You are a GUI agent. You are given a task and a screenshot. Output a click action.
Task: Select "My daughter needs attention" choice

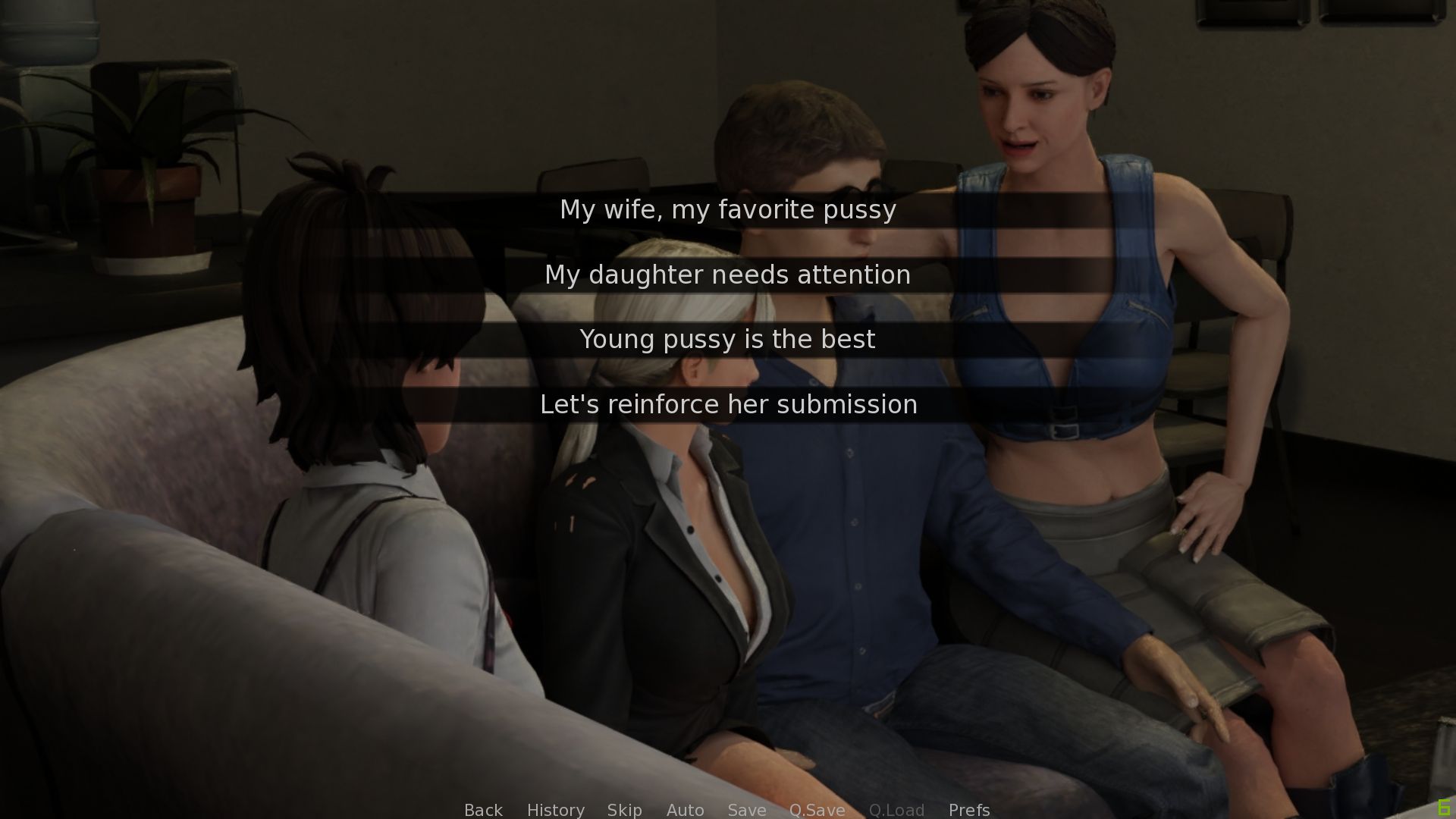728,275
